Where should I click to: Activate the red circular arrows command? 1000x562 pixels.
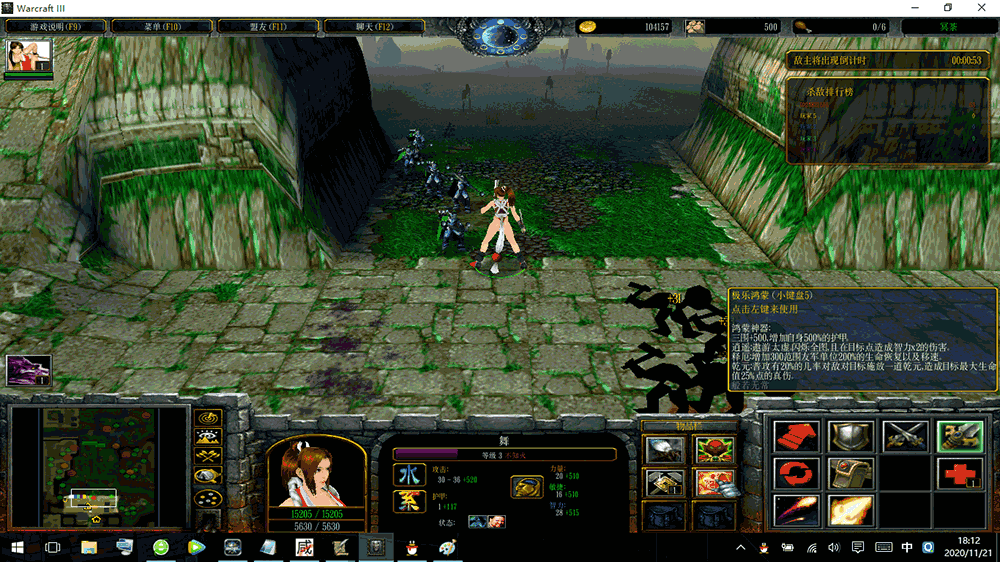coord(797,472)
